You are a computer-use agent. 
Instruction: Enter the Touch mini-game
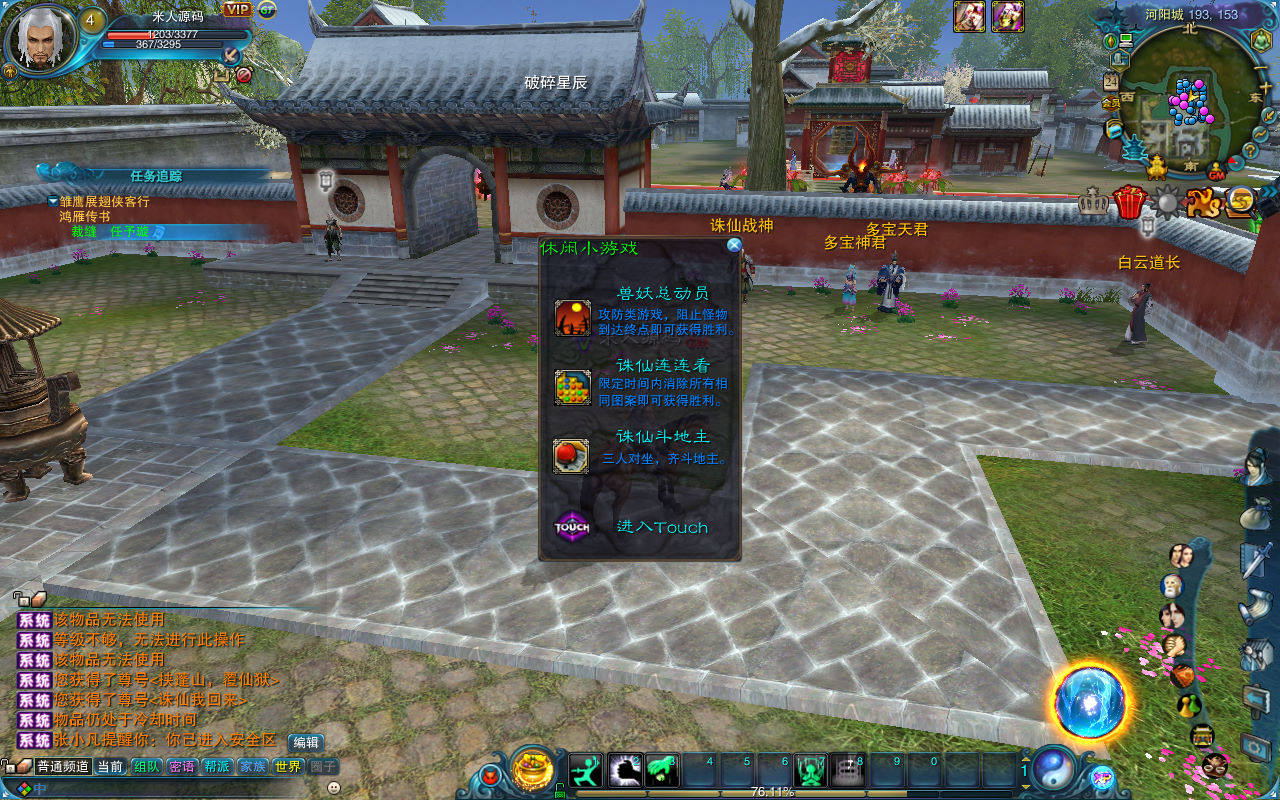(x=660, y=527)
